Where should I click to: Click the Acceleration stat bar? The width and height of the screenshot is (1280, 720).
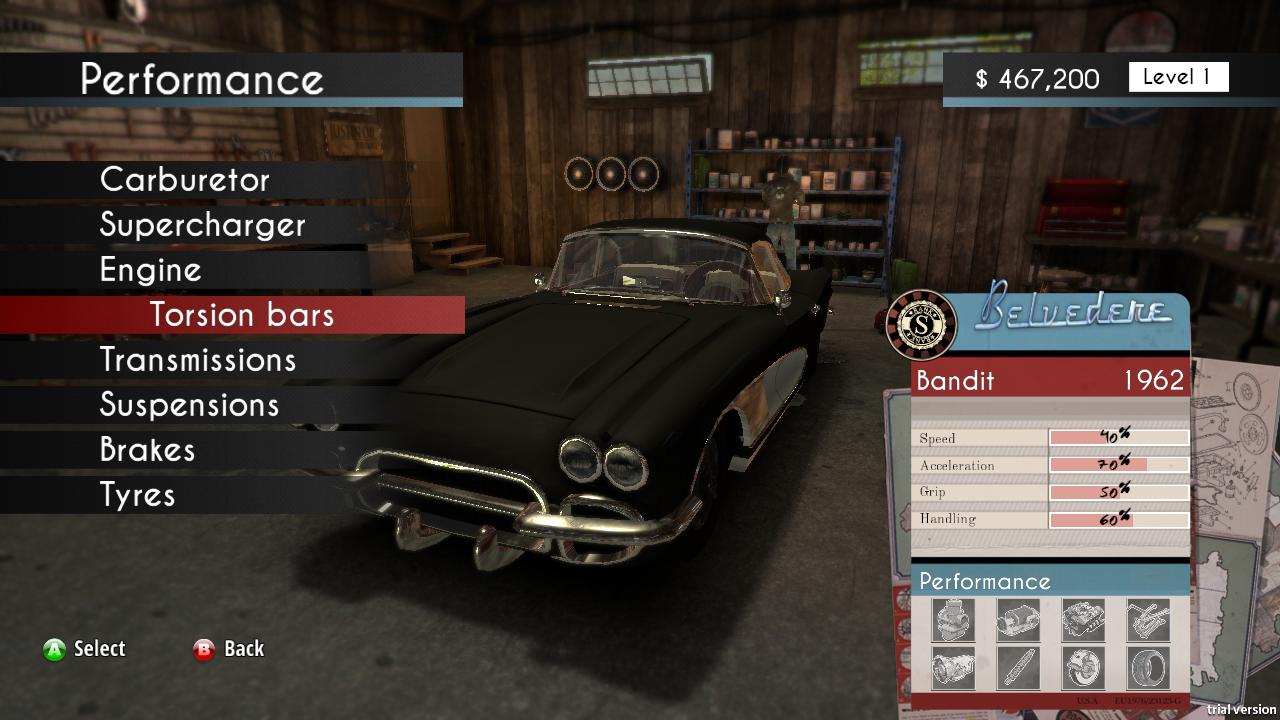1117,464
